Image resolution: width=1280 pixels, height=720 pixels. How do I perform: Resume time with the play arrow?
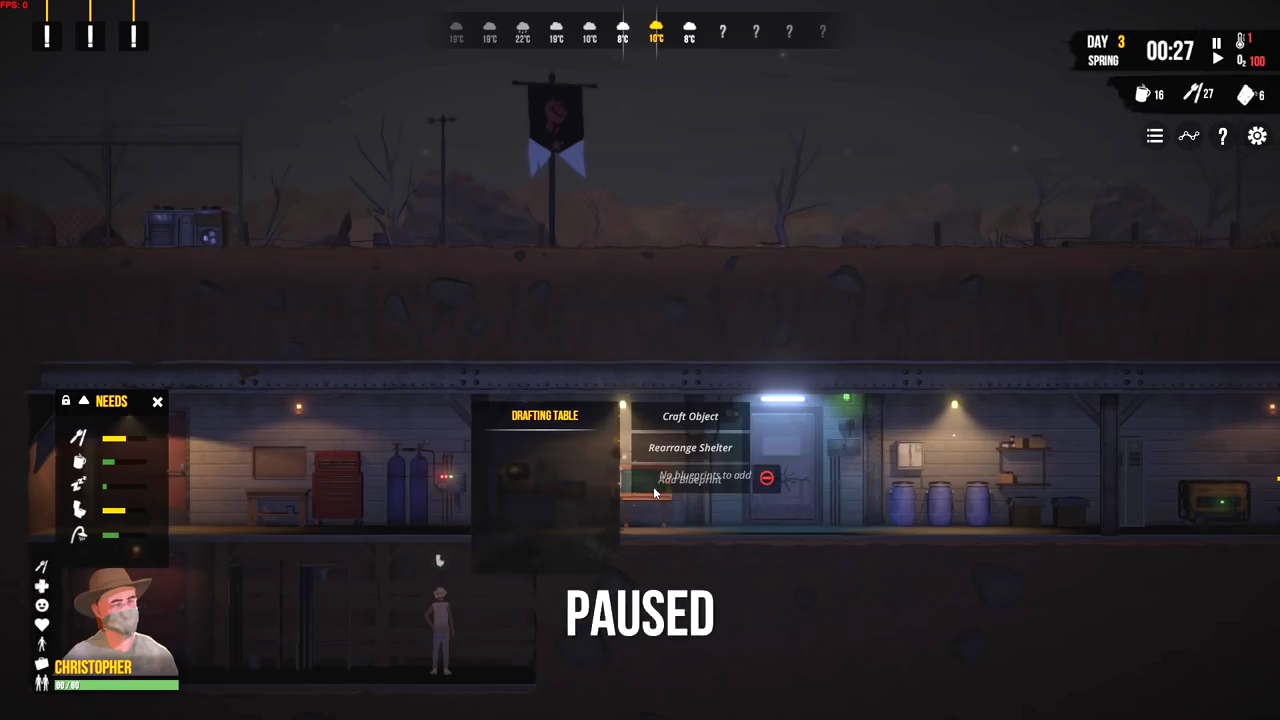pyautogui.click(x=1216, y=59)
